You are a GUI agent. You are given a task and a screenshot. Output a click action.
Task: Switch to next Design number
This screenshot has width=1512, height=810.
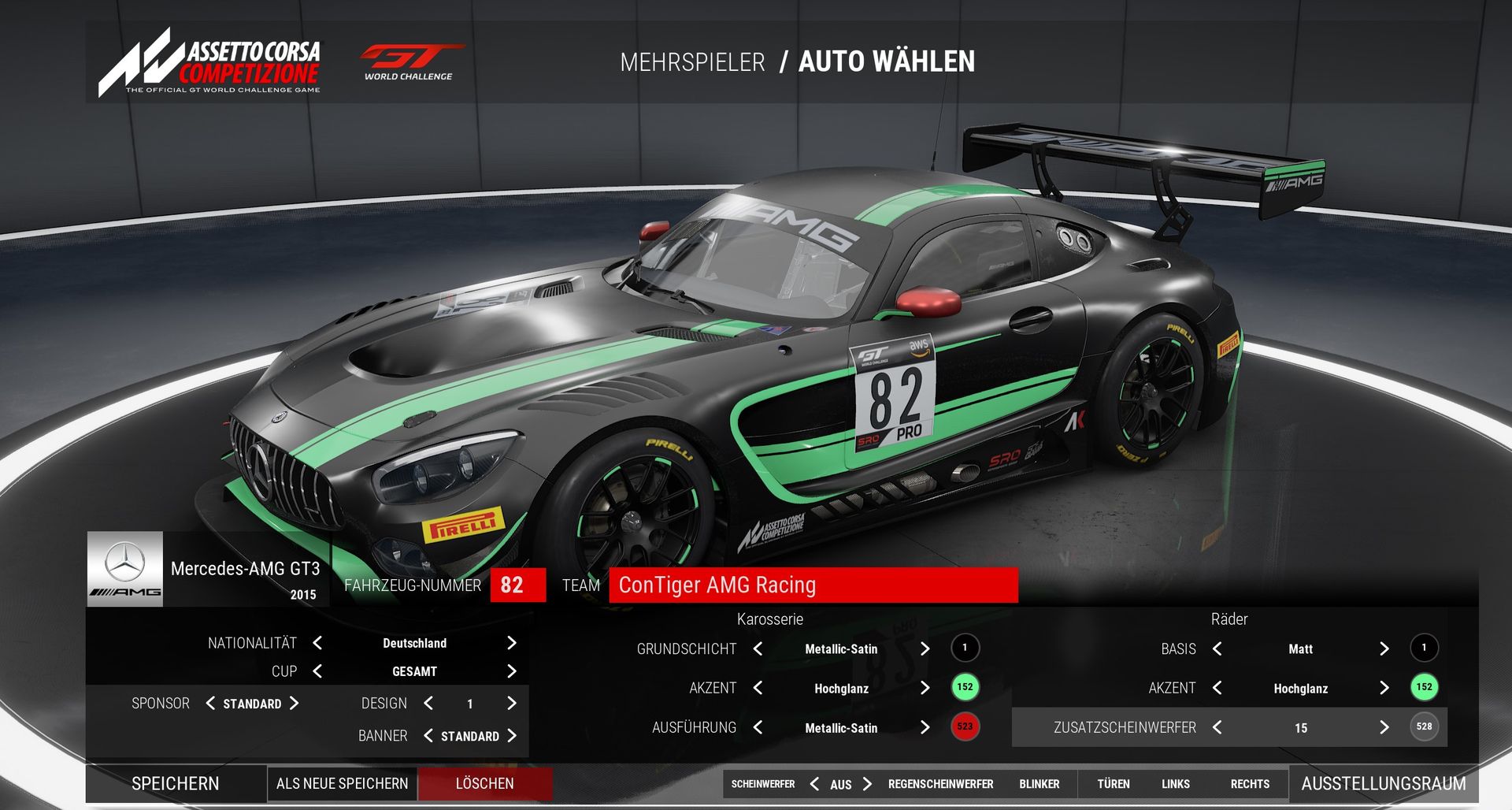tap(511, 703)
